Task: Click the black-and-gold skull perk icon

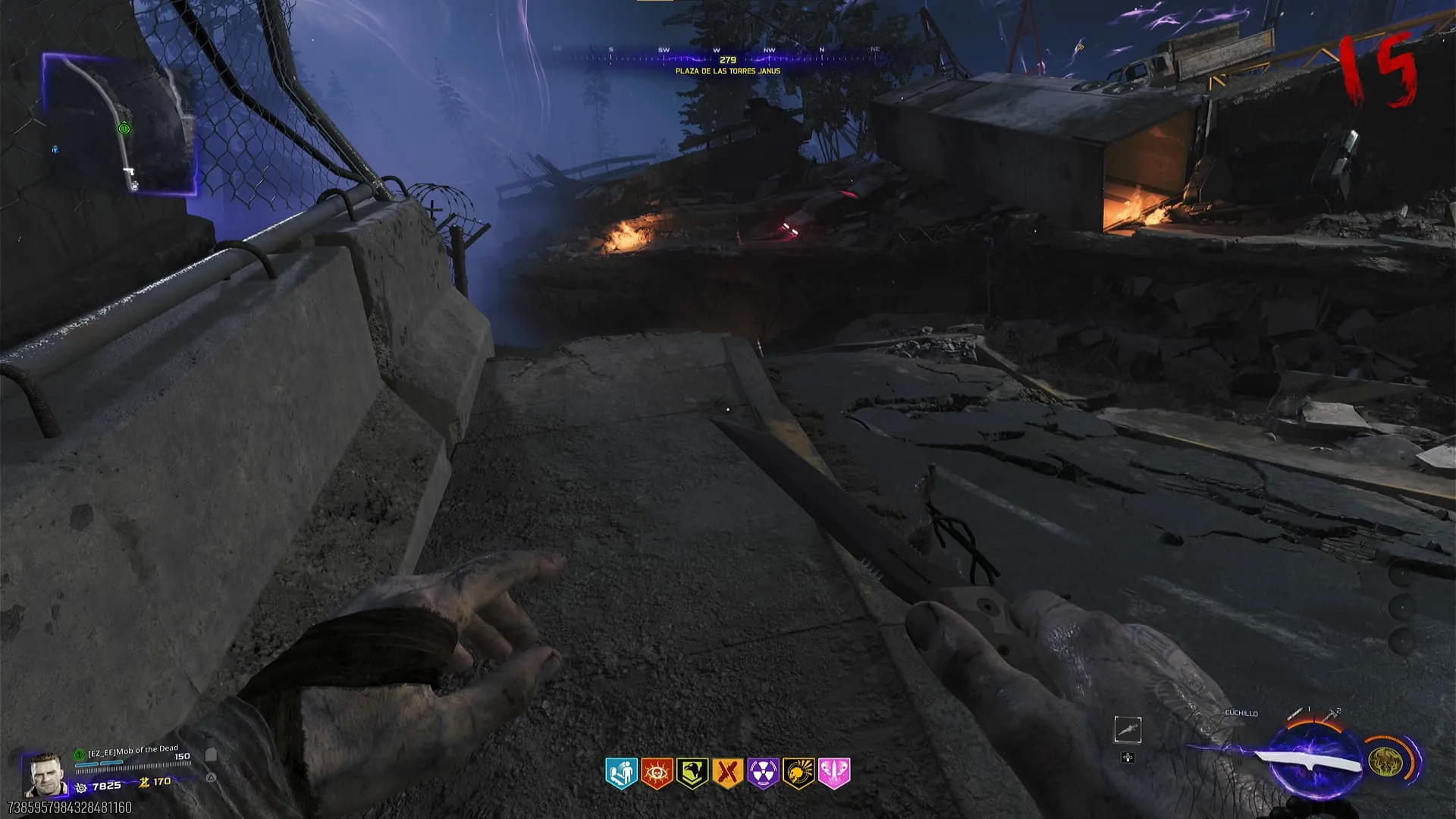Action: [799, 773]
